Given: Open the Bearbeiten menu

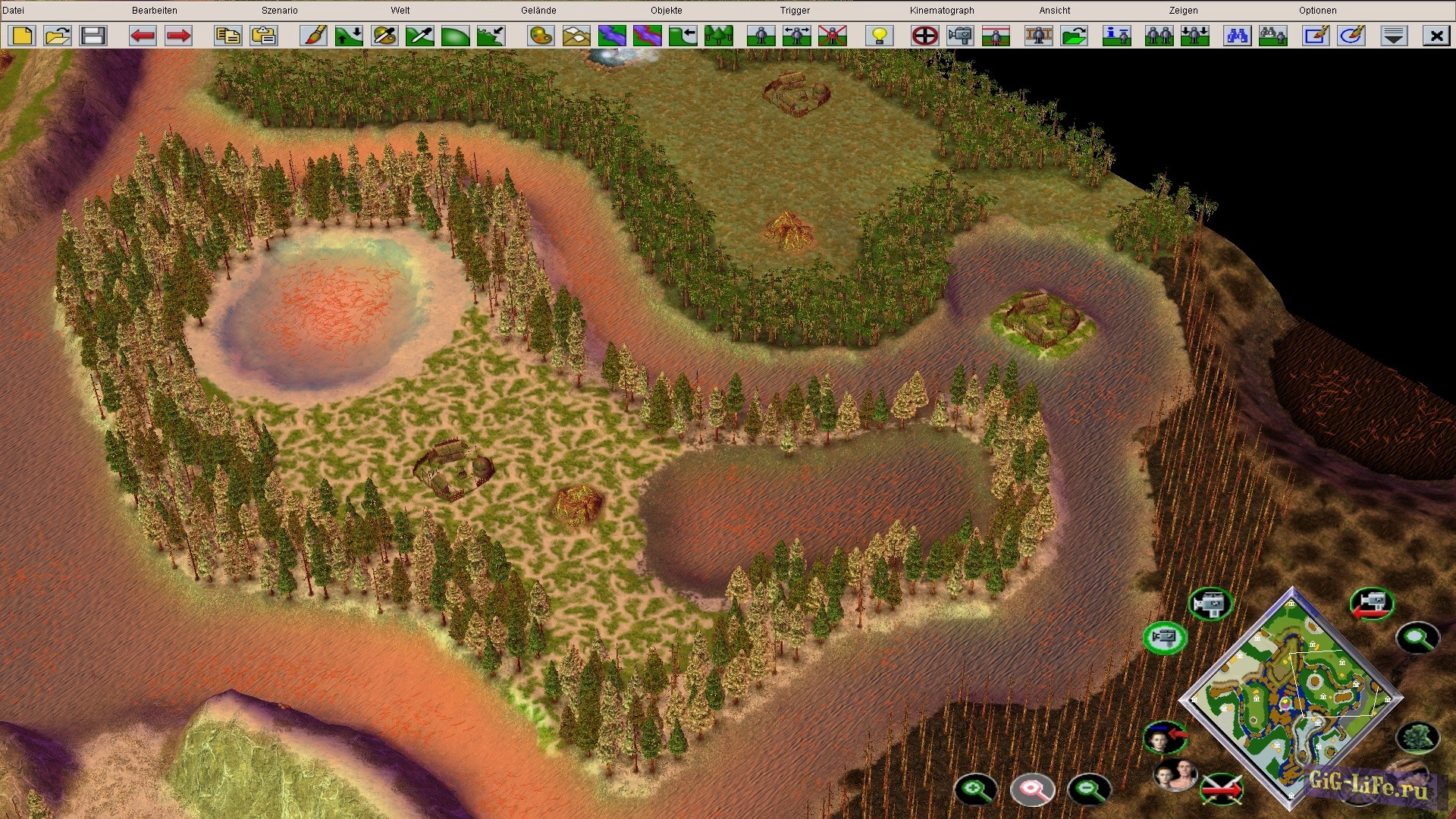Looking at the screenshot, I should point(154,11).
